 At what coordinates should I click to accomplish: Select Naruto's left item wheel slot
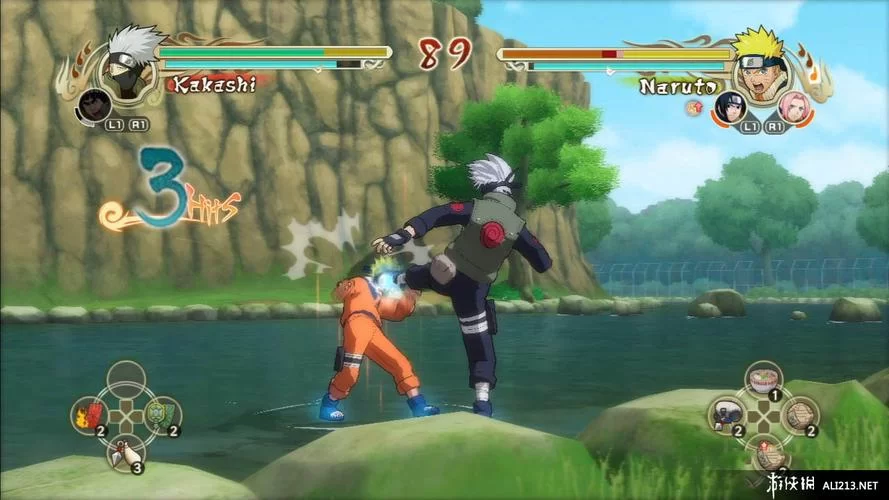[x=726, y=415]
